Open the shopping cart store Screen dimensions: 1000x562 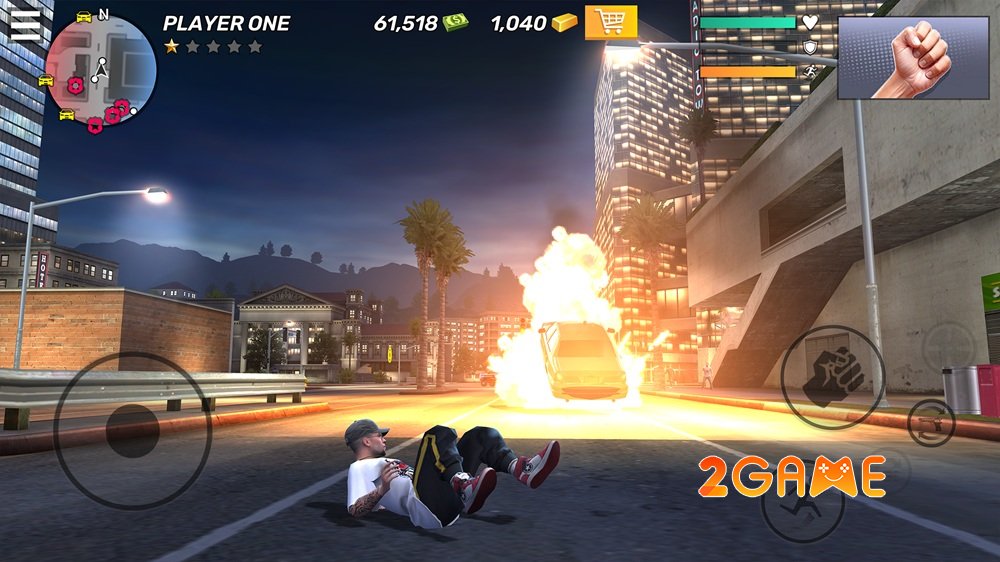(611, 21)
